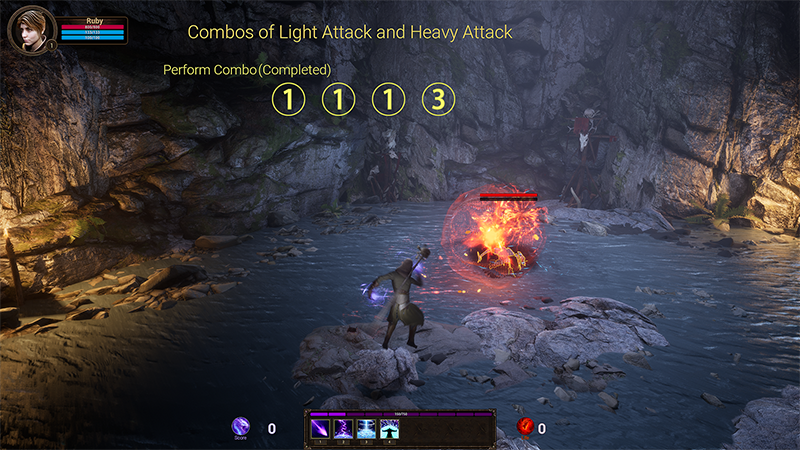
Task: Activate the purple magic bolt skill
Action: pyautogui.click(x=320, y=429)
